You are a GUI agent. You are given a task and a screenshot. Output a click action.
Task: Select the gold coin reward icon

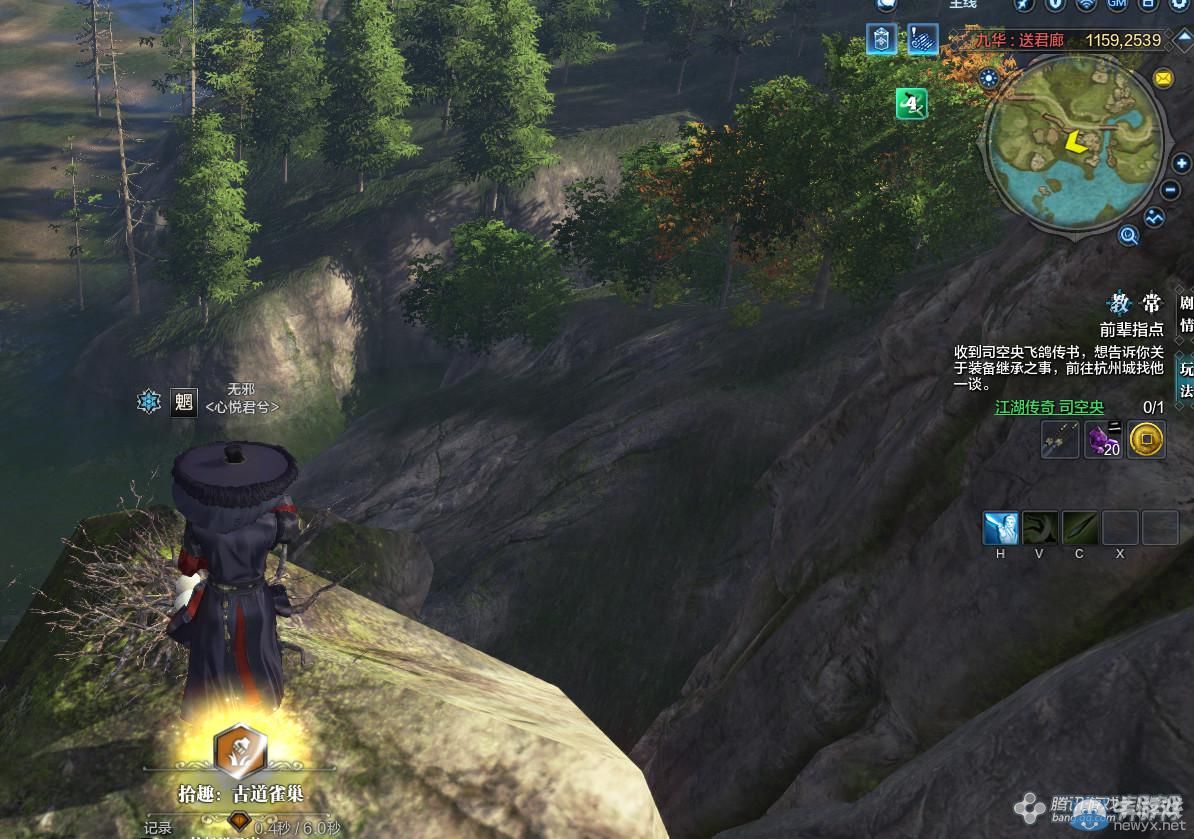[1146, 439]
